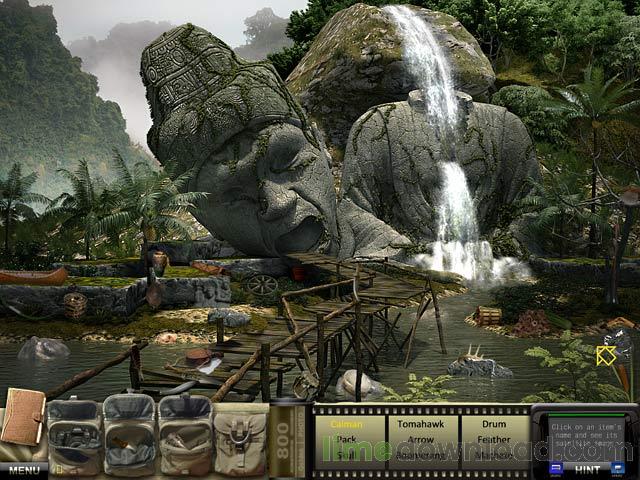The height and width of the screenshot is (480, 640).
Task: Select Caiman in the item list
Action: pos(346,424)
